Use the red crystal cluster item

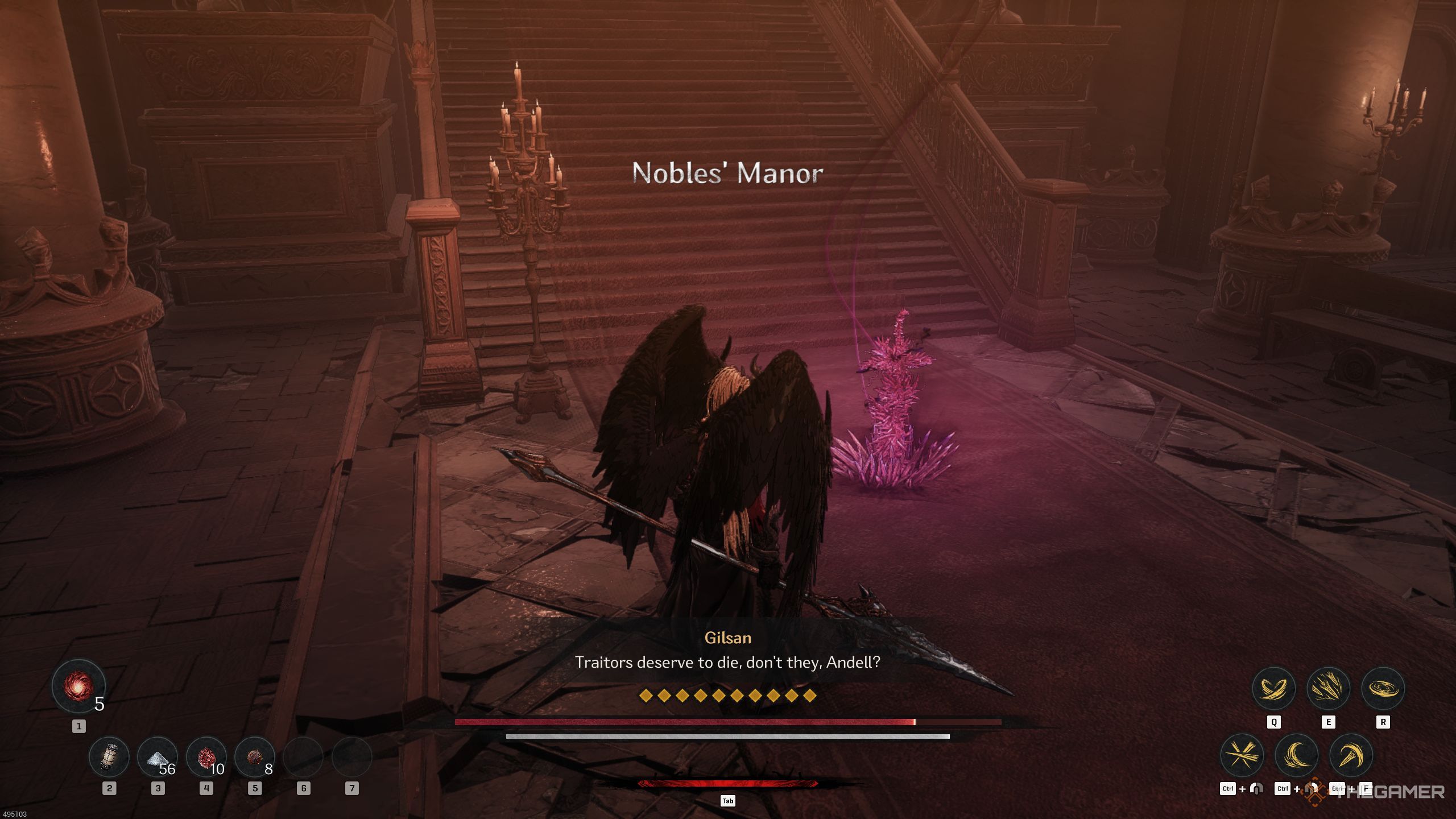point(206,757)
